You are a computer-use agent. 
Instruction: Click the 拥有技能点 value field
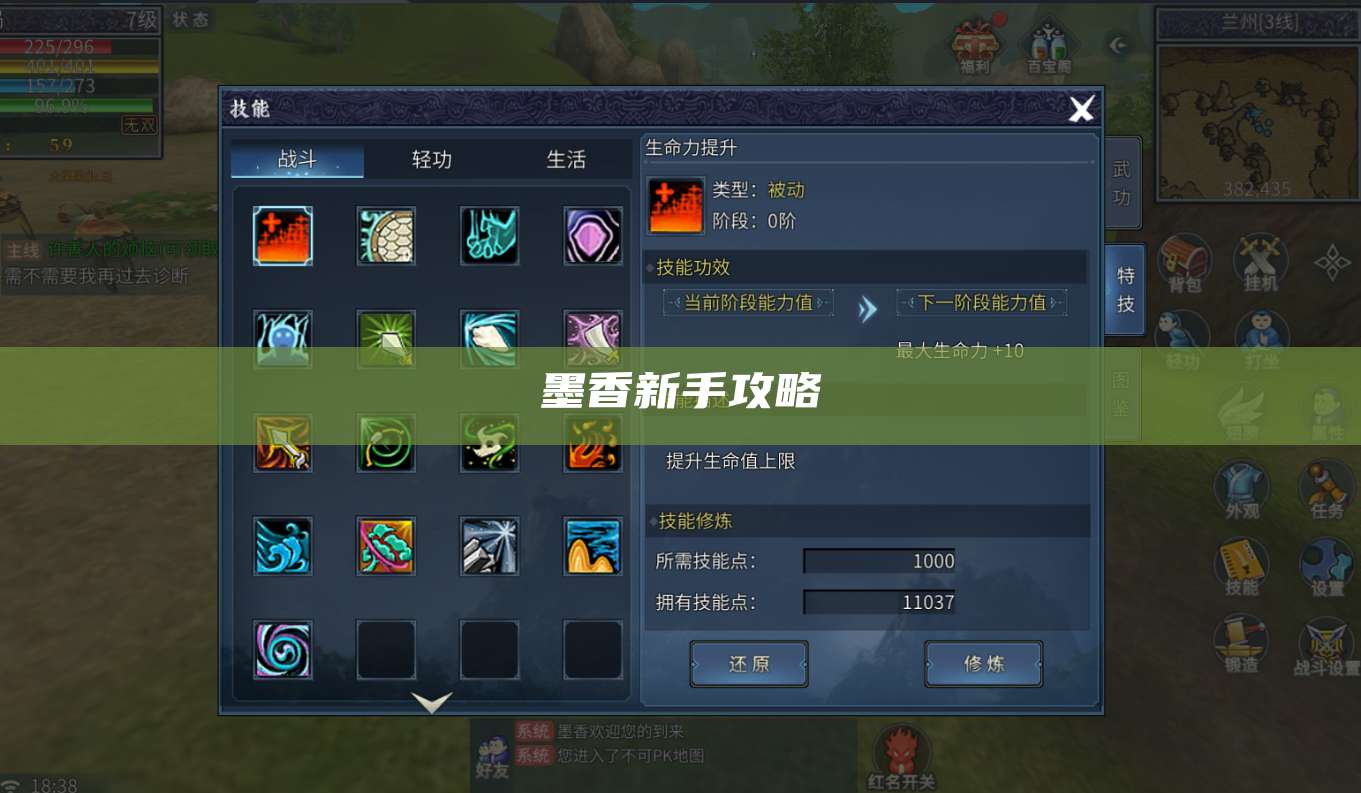click(x=878, y=602)
